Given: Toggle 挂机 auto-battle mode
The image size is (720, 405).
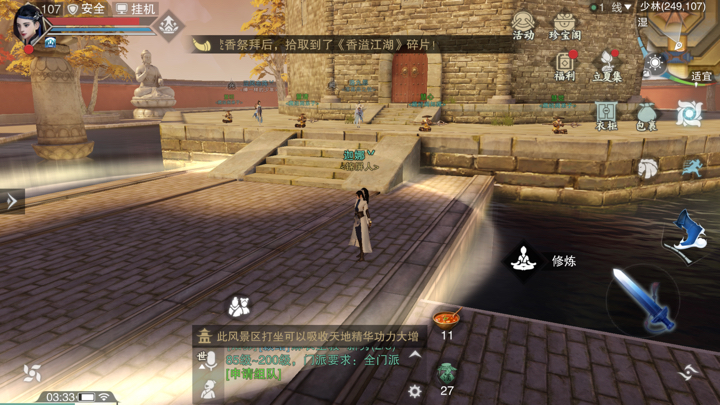Looking at the screenshot, I should (x=136, y=9).
